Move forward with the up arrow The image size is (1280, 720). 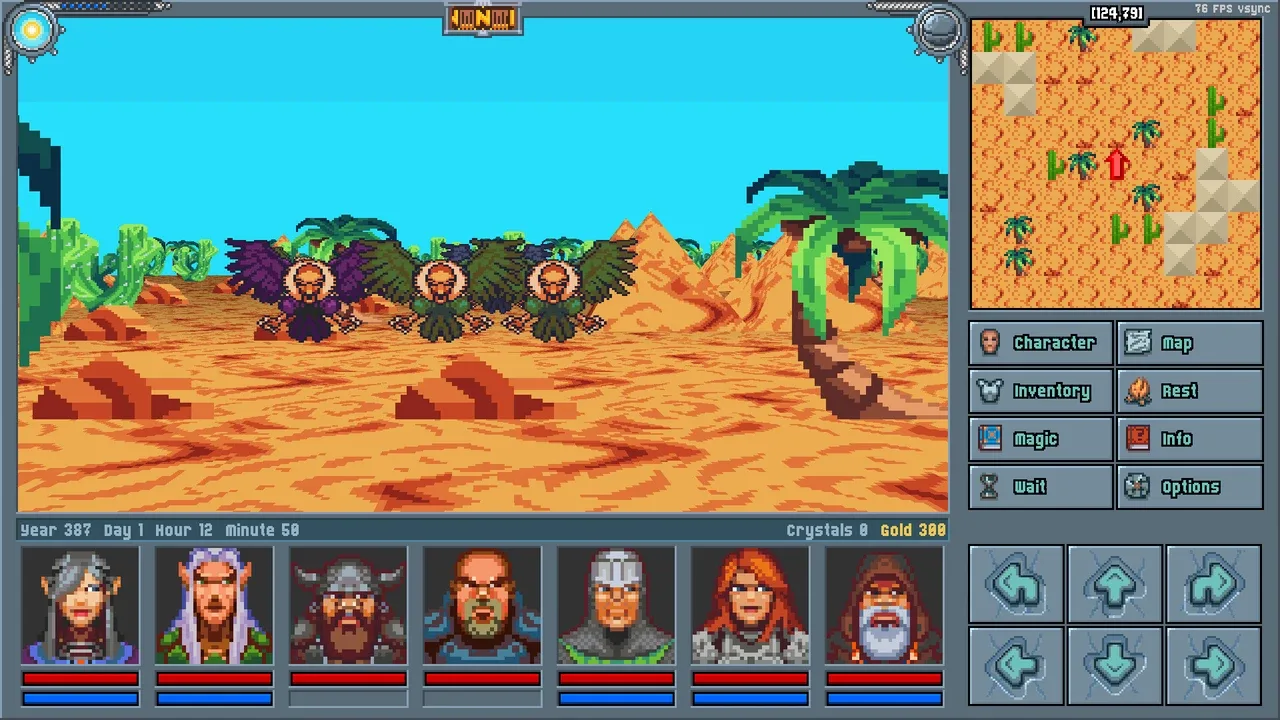(1115, 585)
